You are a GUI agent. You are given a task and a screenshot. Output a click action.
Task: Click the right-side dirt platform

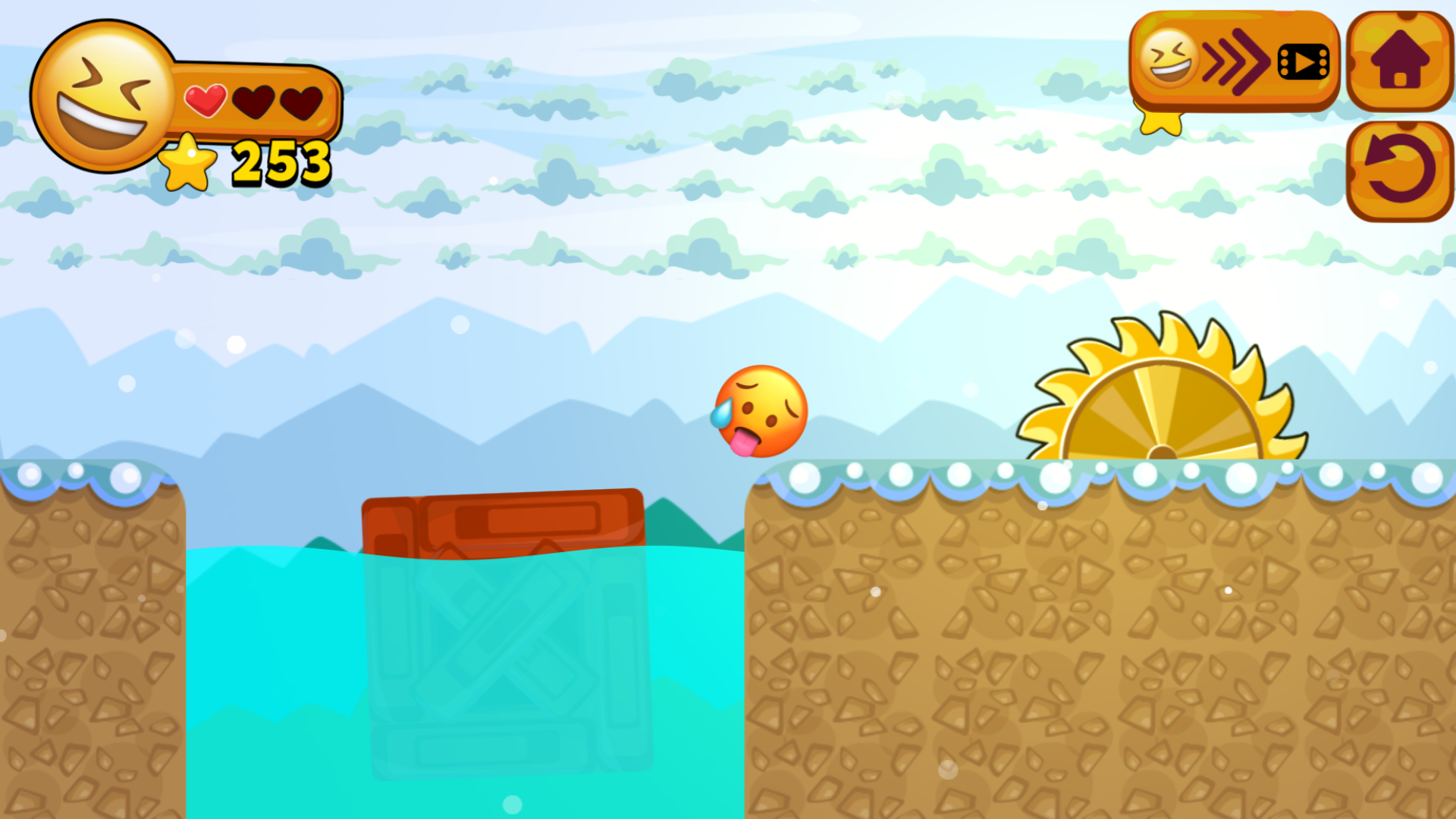(x=1100, y=645)
